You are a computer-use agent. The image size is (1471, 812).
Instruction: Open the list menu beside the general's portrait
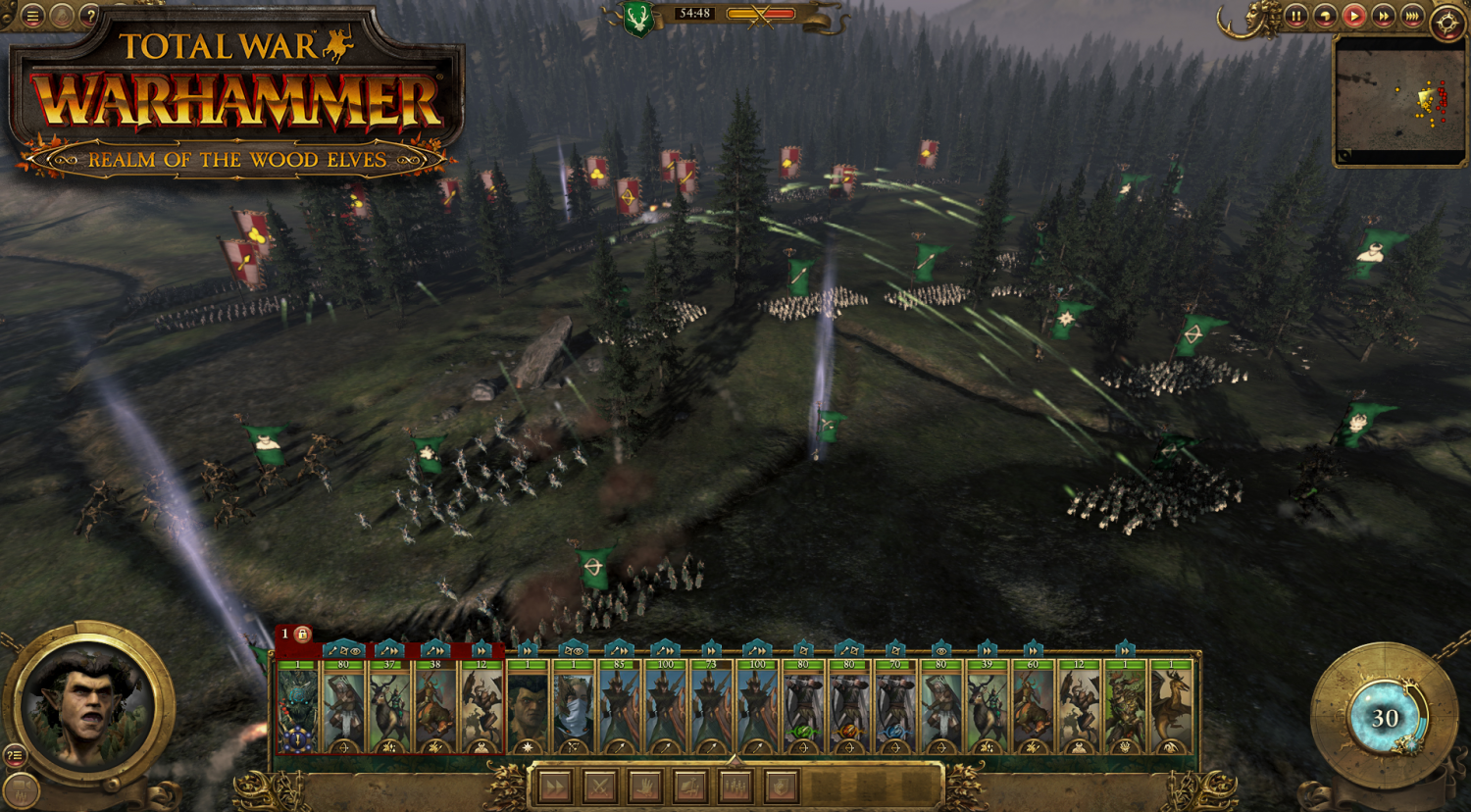16,754
